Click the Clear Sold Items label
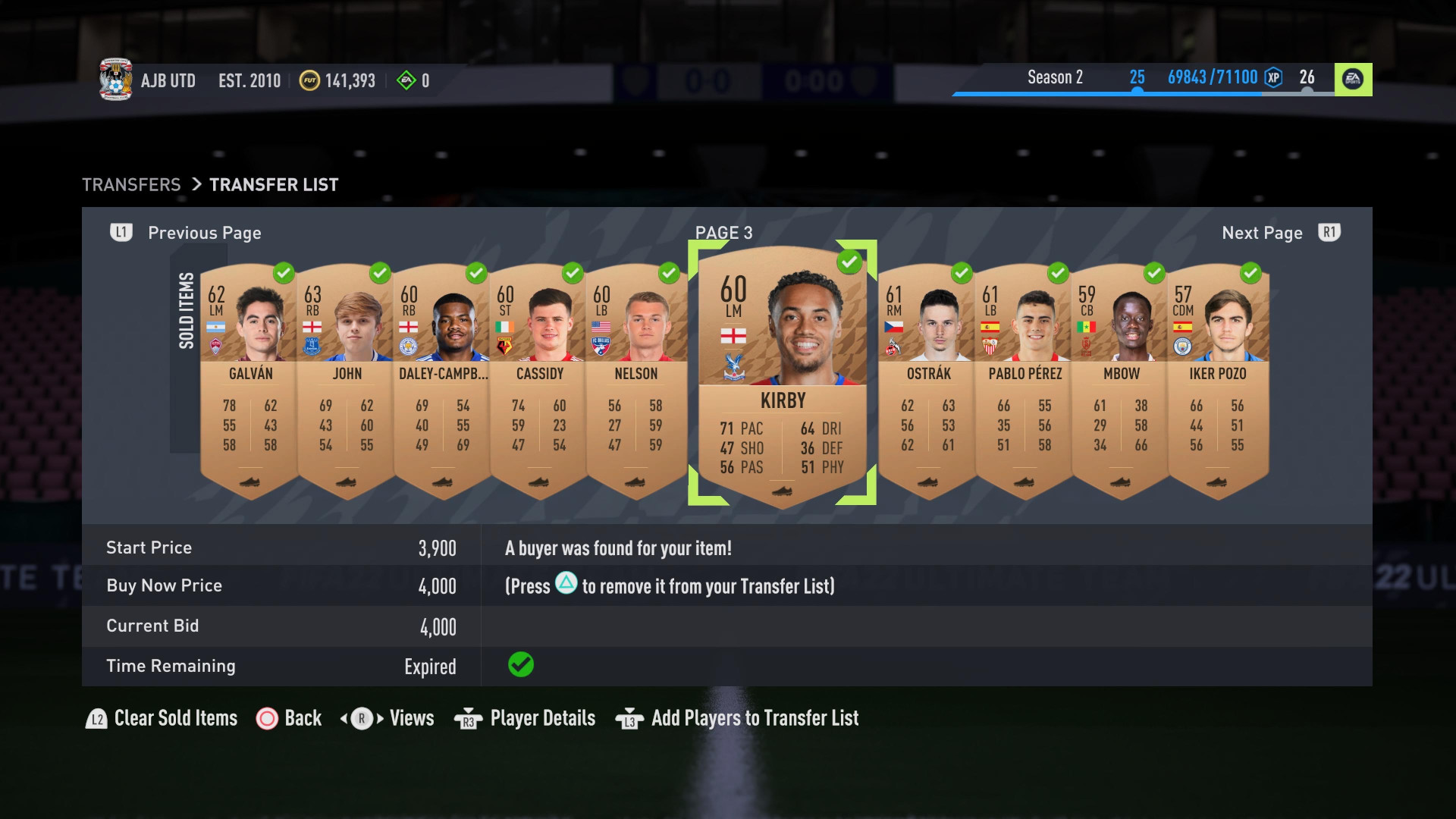 [175, 718]
